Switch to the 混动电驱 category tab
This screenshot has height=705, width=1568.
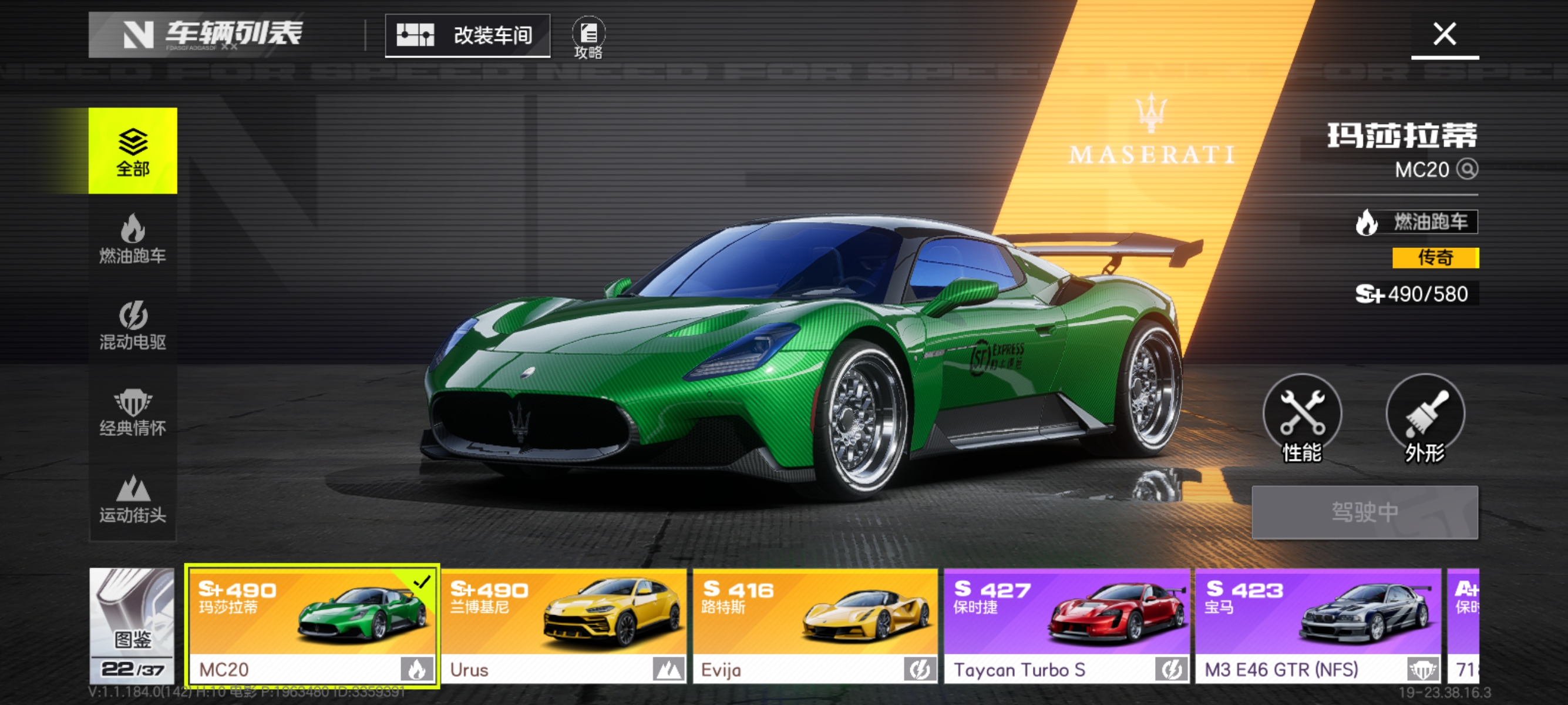(x=133, y=324)
